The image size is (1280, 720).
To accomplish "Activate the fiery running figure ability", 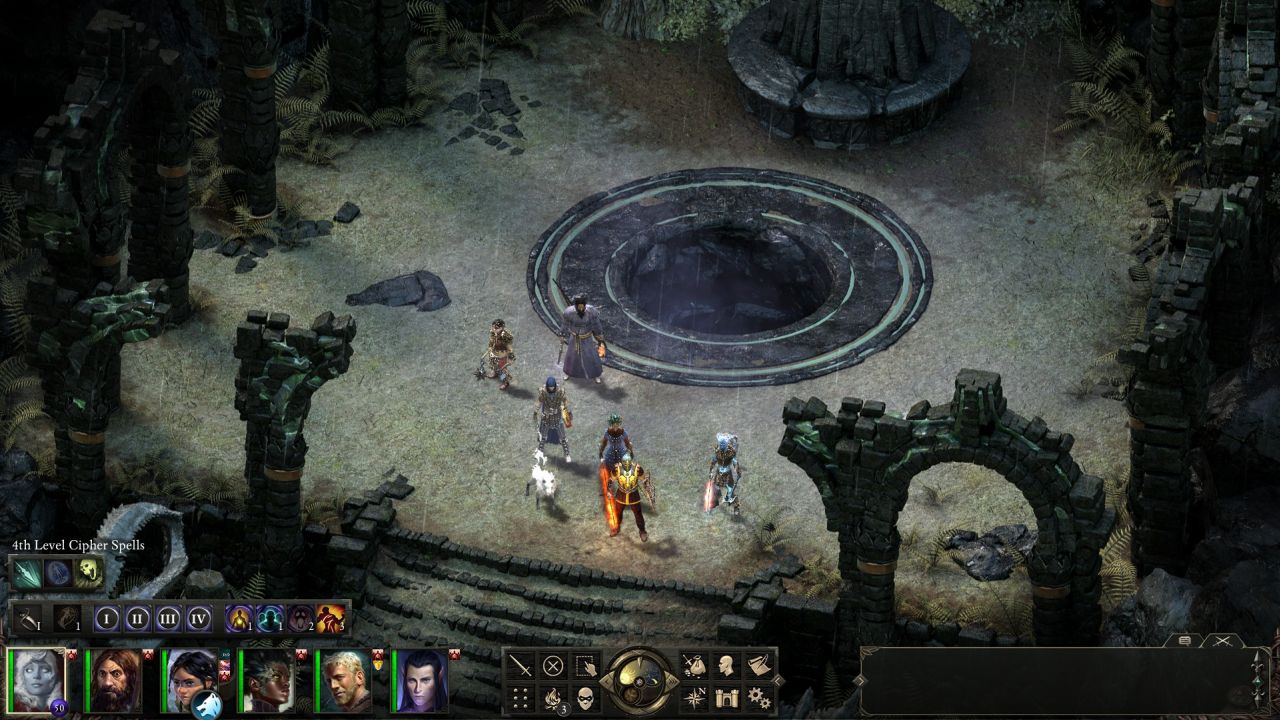I will [331, 619].
